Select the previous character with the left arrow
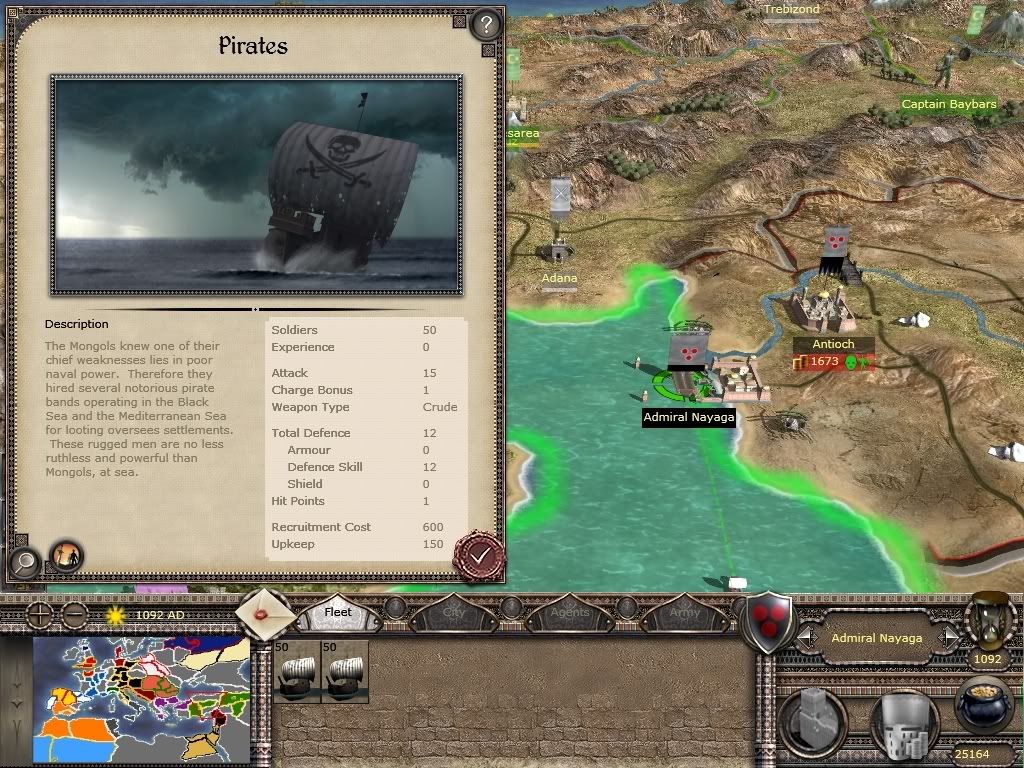This screenshot has width=1024, height=768. click(x=807, y=637)
